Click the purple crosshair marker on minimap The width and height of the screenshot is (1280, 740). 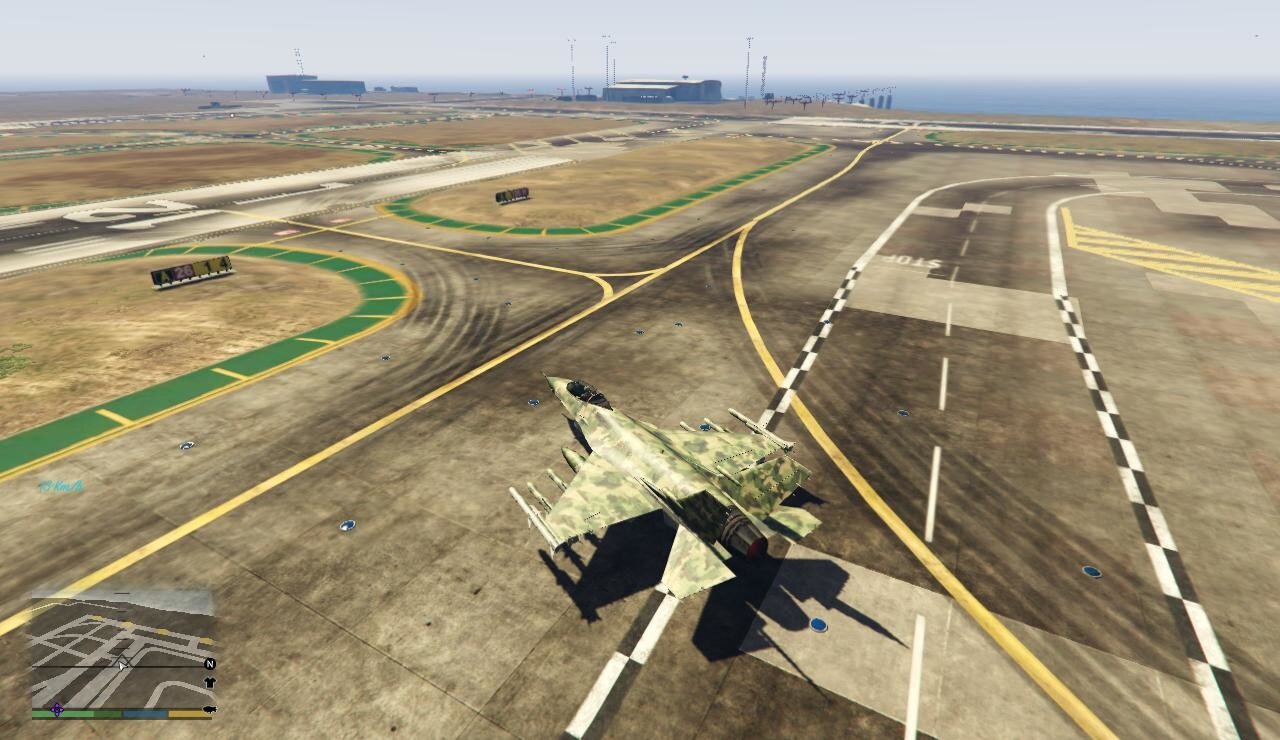coord(57,709)
